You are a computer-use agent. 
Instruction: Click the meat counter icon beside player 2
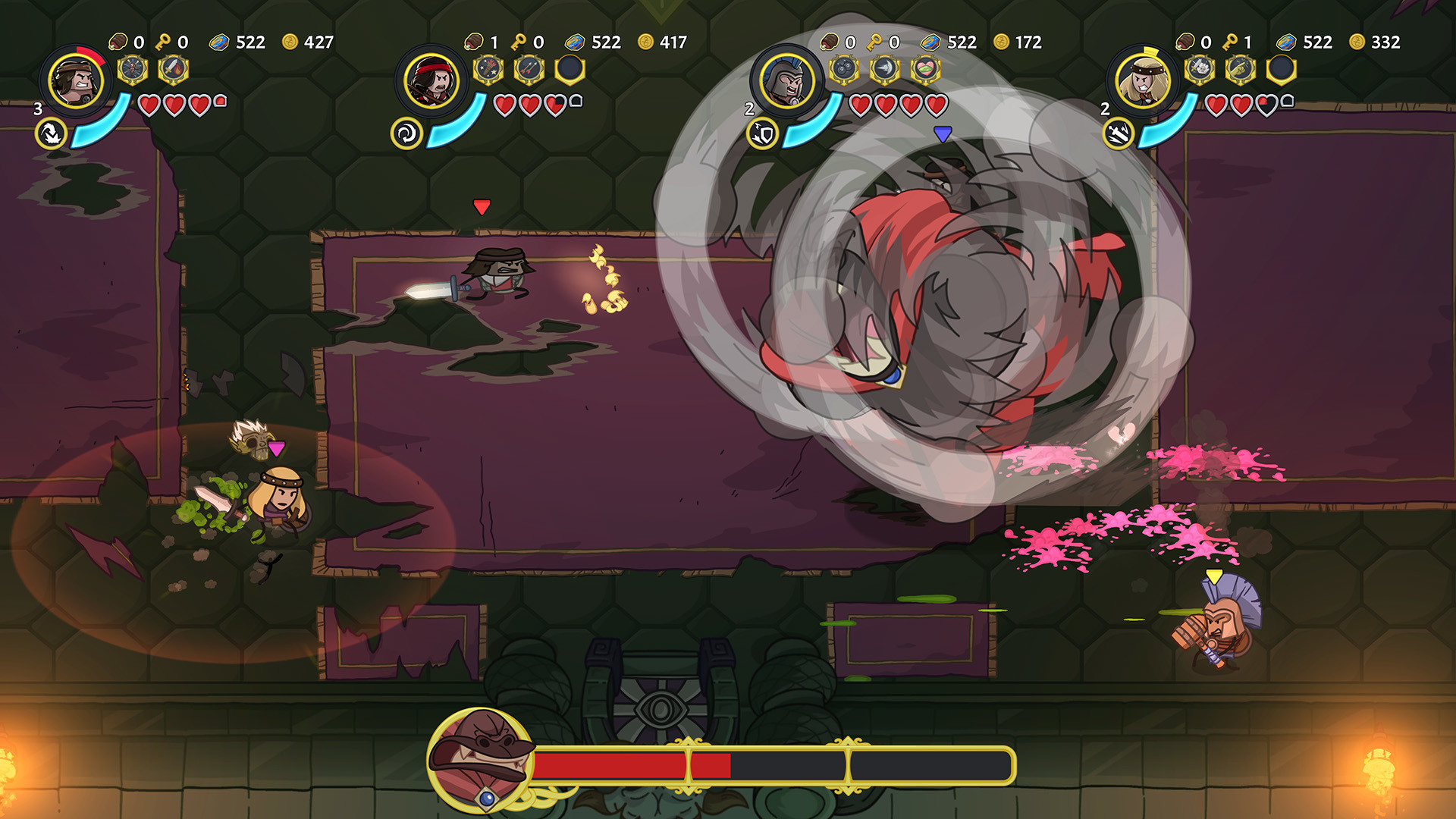tap(475, 42)
